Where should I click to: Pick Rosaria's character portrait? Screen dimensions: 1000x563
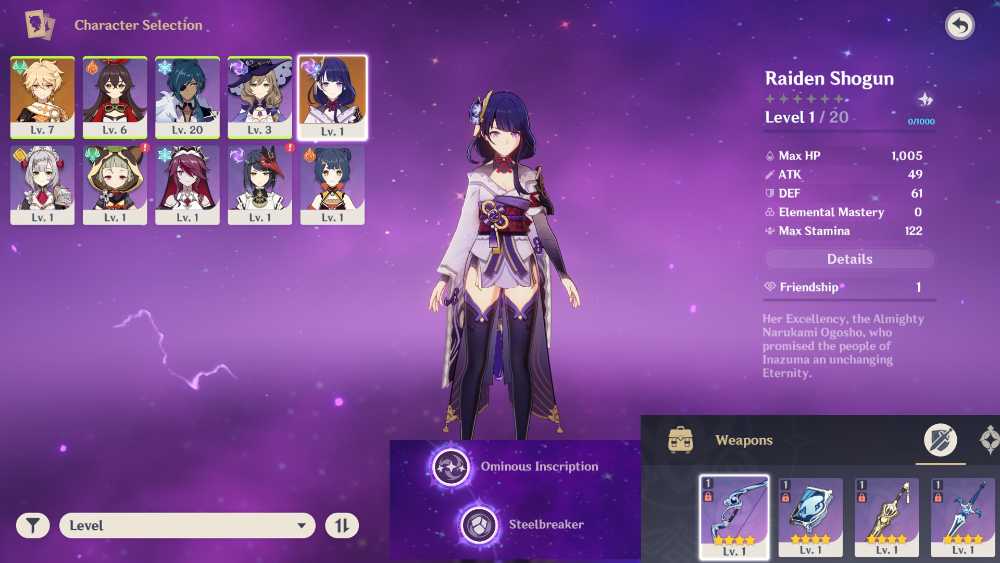point(187,184)
